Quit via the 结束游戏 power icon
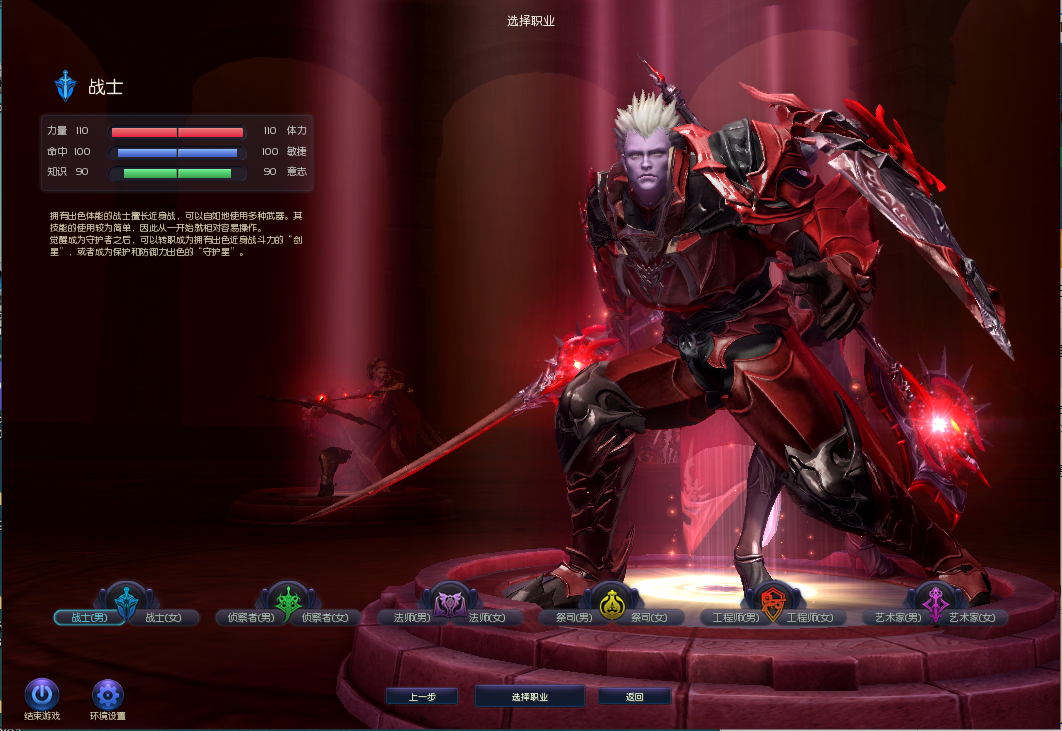Screen dimensions: 1062x731 (41, 694)
